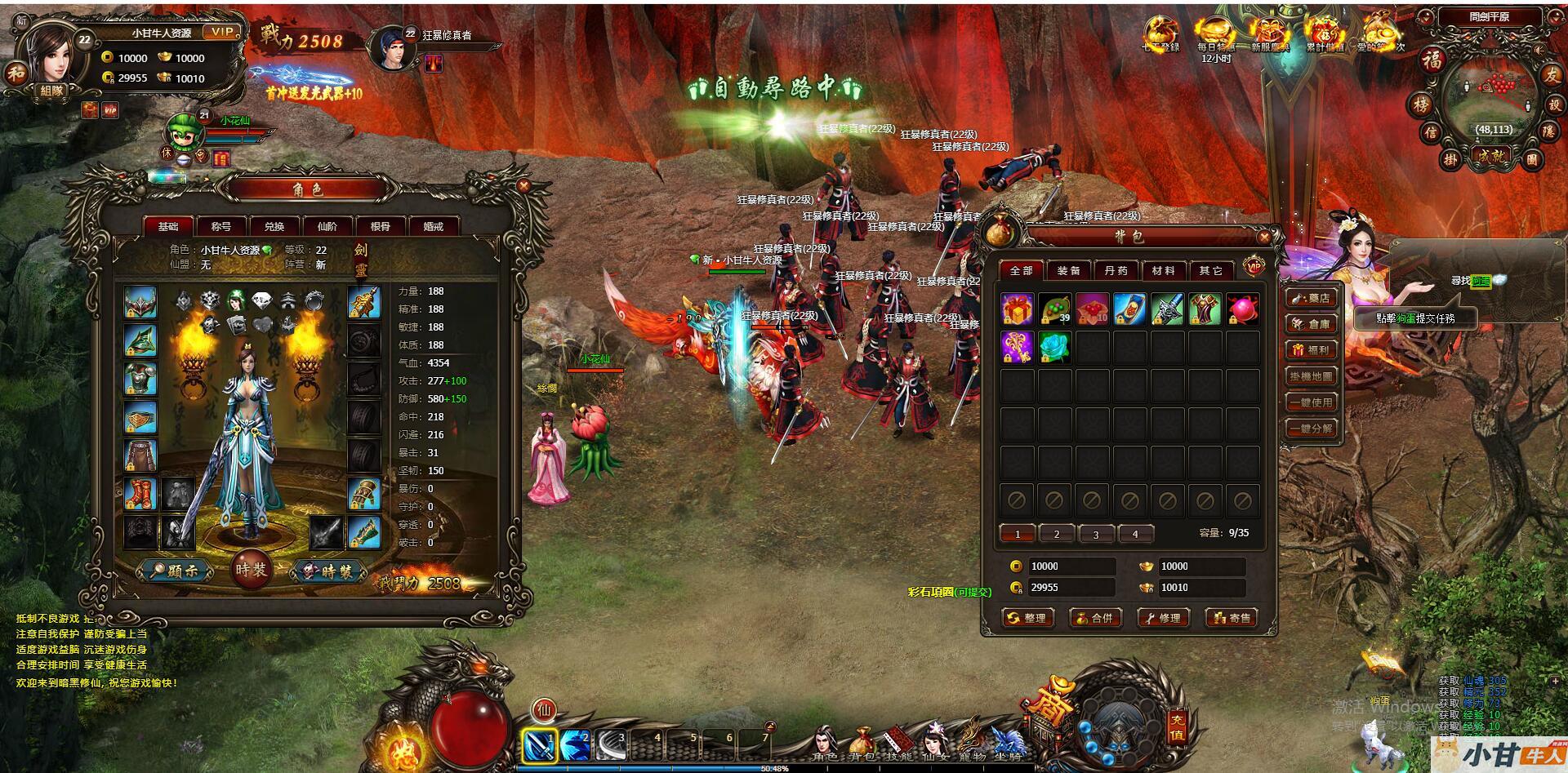Toggle the 显示 display button
This screenshot has height=773, width=1568.
tap(176, 571)
